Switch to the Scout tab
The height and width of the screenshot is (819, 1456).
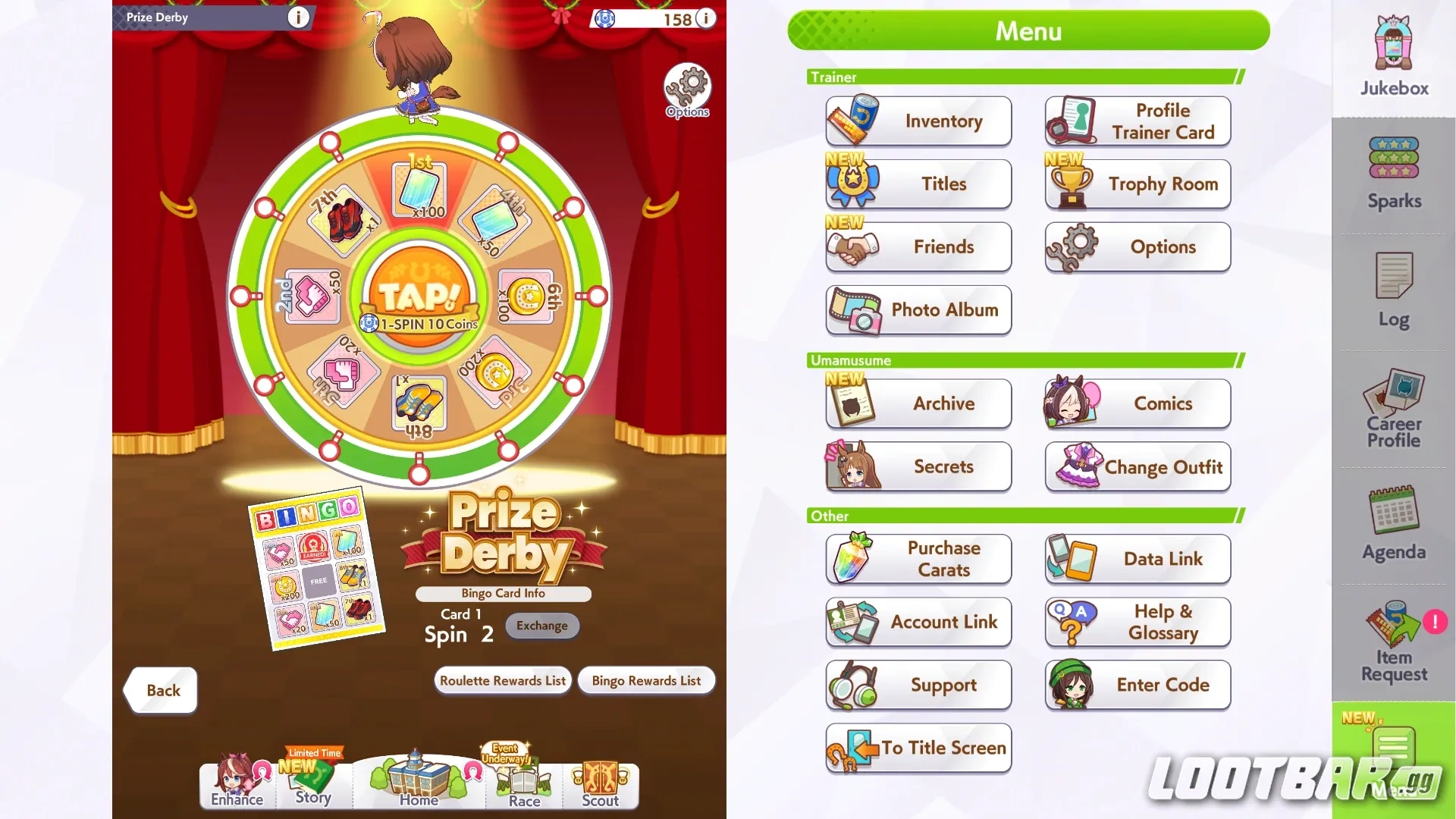point(600,785)
